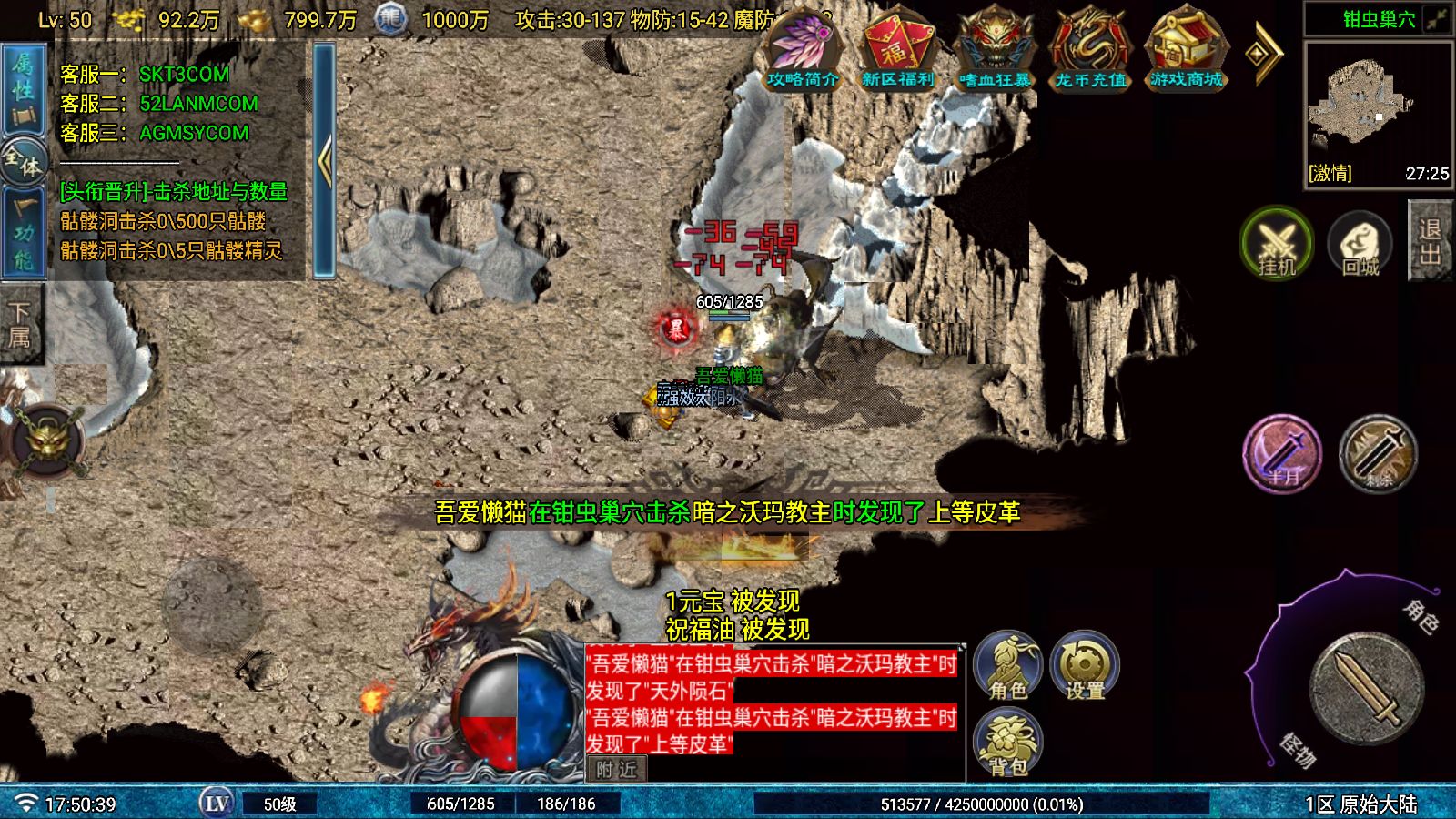Image resolution: width=1456 pixels, height=819 pixels.
Task: Expand the gold arrow beside the shop icons
Action: point(1262,53)
